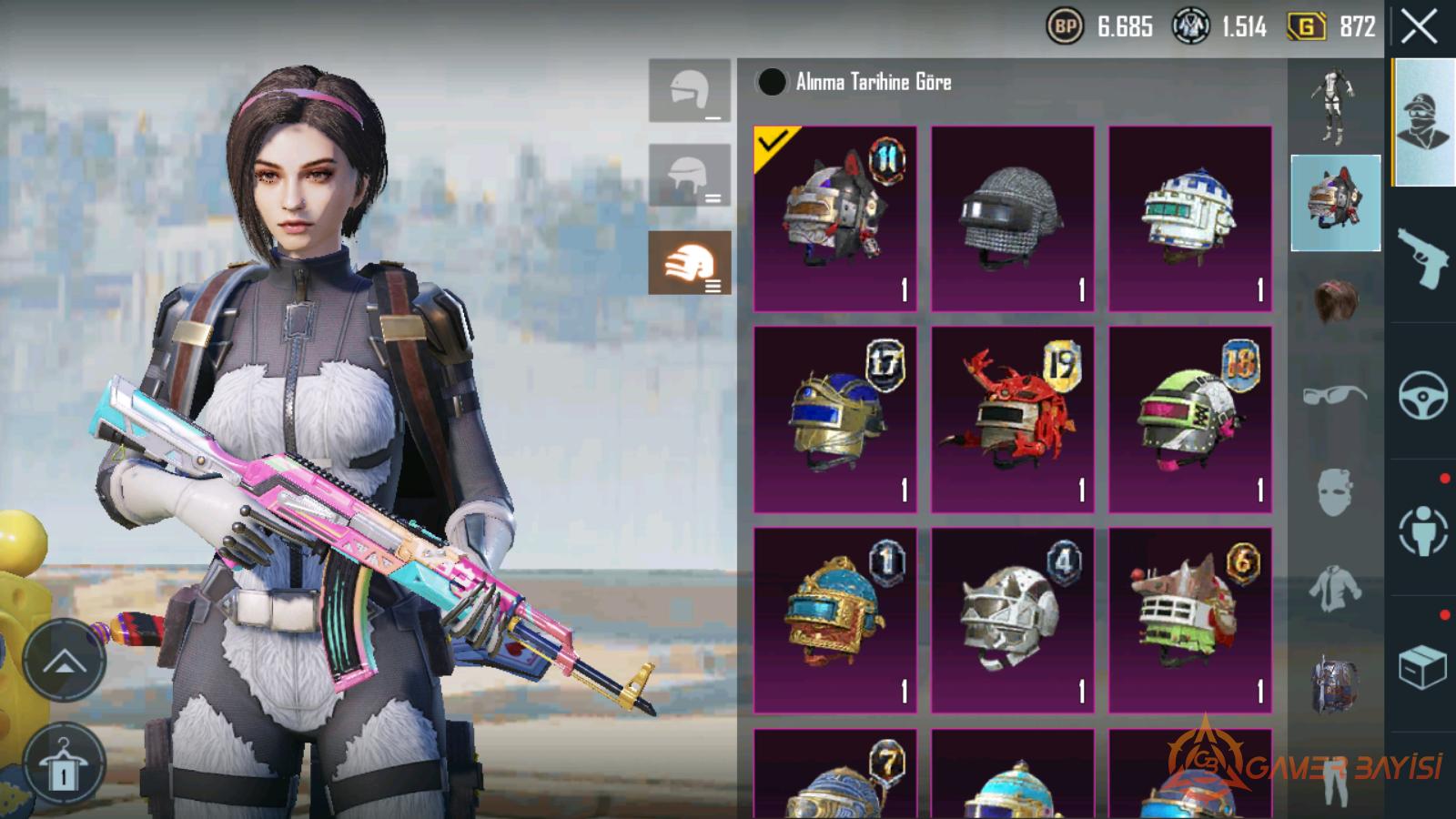
Task: Close the inventory screen
Action: tap(1419, 28)
